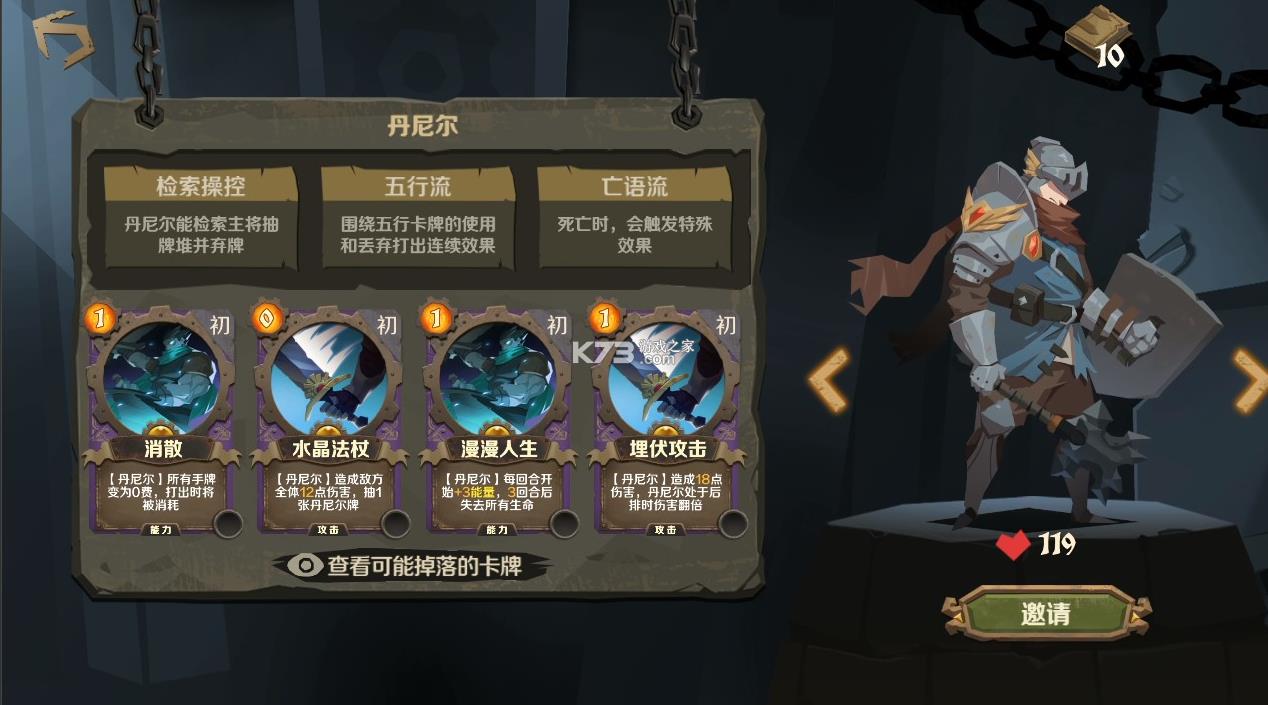The height and width of the screenshot is (705, 1268).
Task: Show the next character
Action: (1249, 380)
